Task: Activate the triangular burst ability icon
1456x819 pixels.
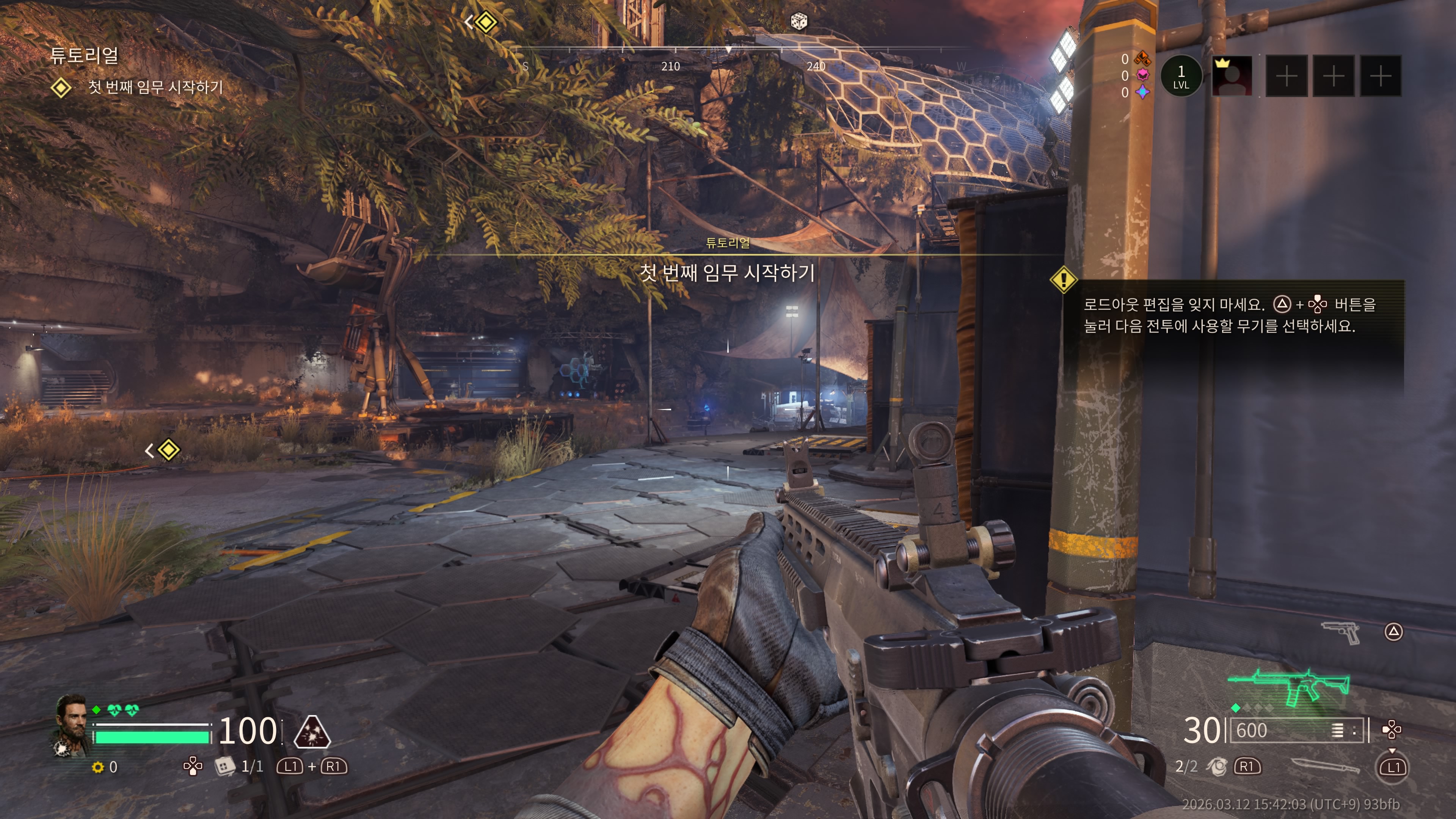Action: pos(312,731)
